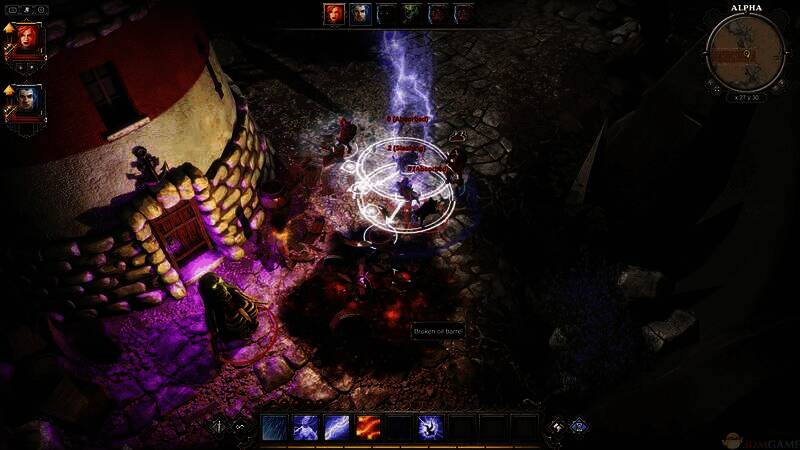Click the red-haired woman in turn order
Image resolution: width=800 pixels, height=450 pixels.
pyautogui.click(x=334, y=14)
